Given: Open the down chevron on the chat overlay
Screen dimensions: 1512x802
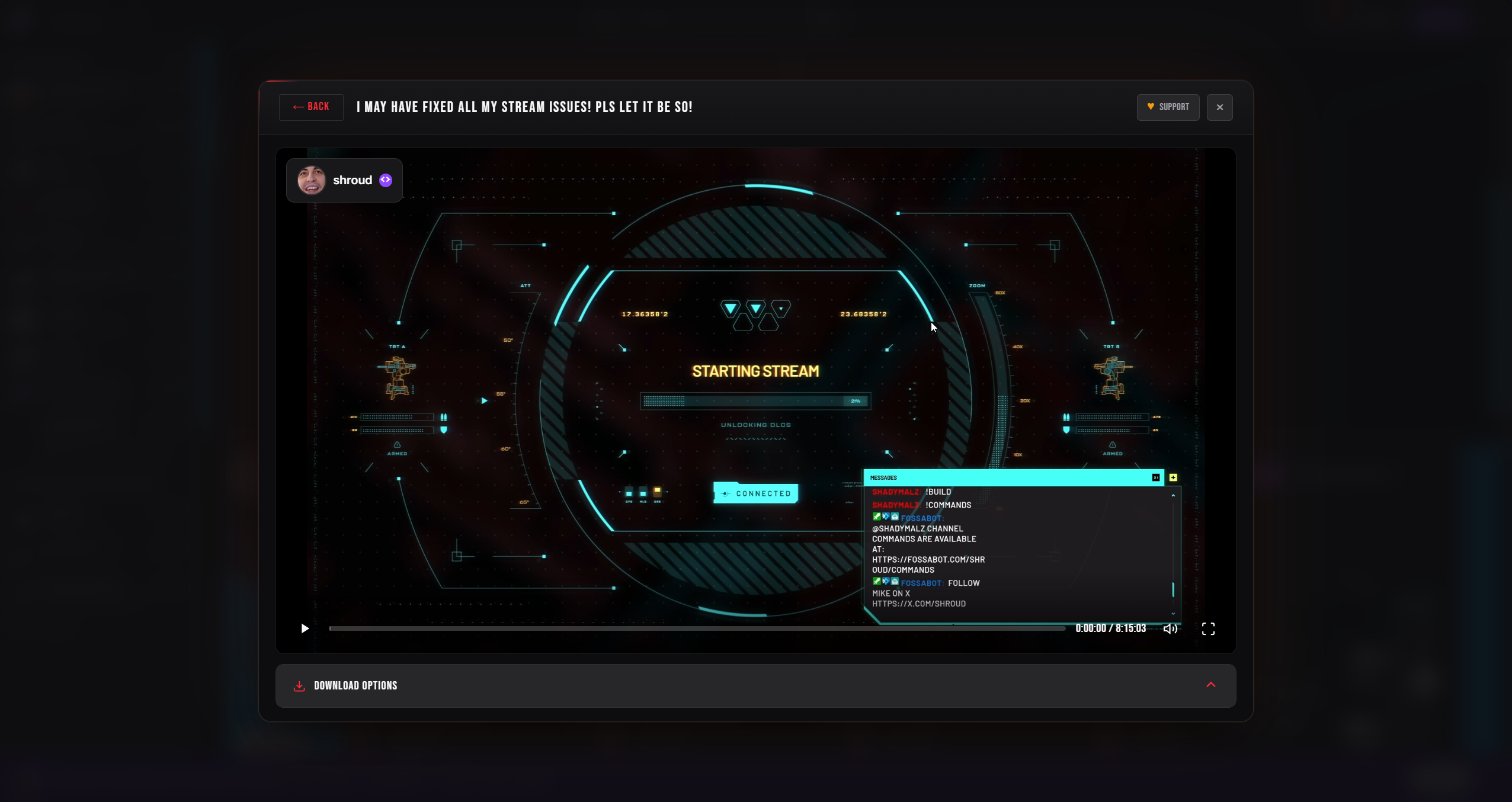Looking at the screenshot, I should [x=1173, y=614].
